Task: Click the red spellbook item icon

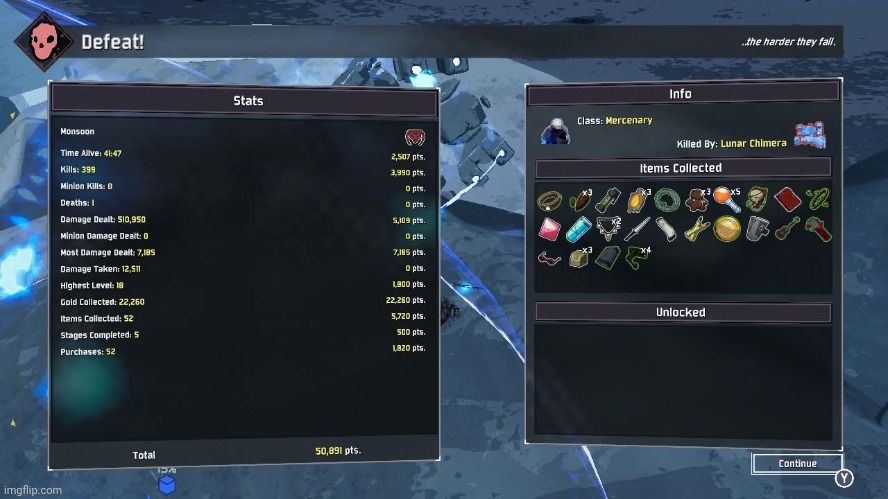Action: pyautogui.click(x=787, y=199)
